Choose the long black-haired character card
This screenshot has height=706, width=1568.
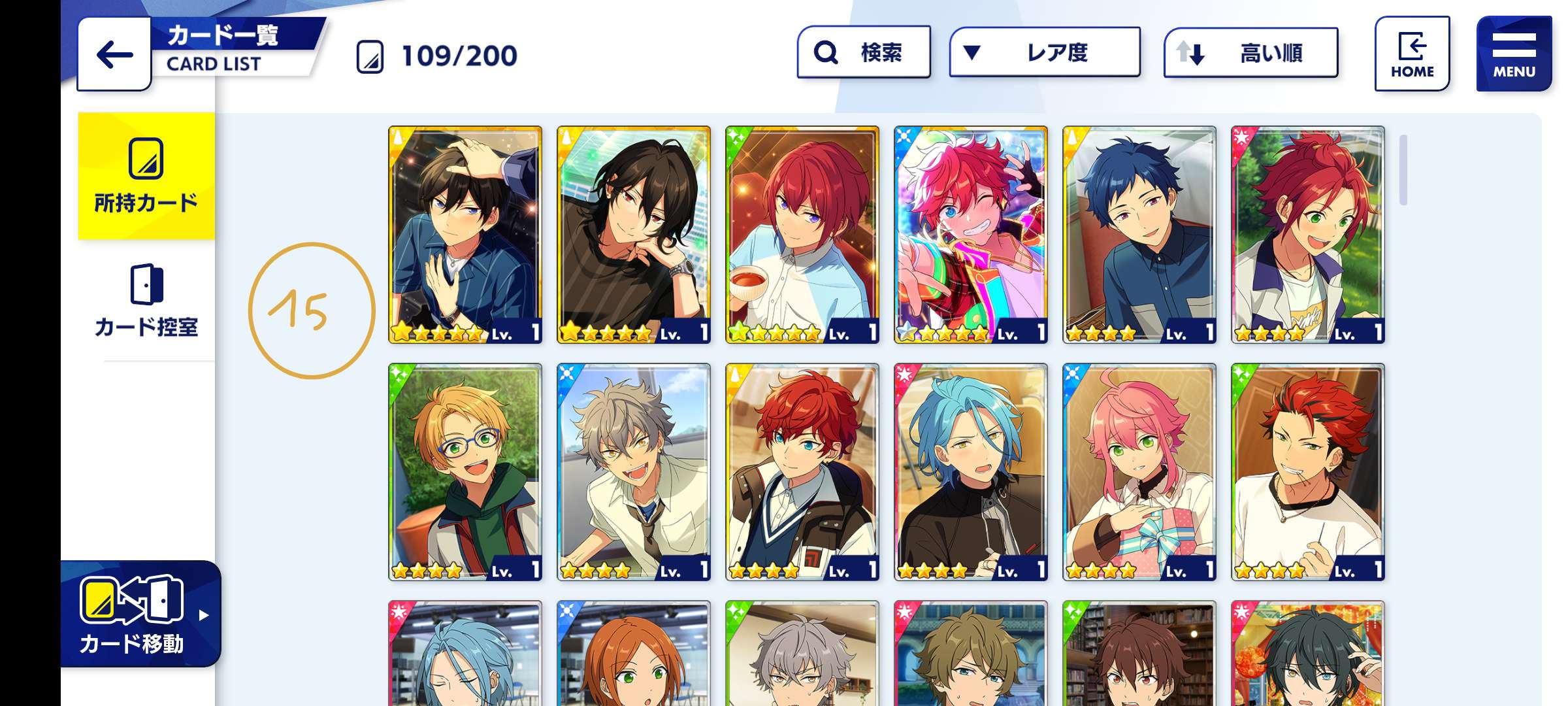coord(634,235)
